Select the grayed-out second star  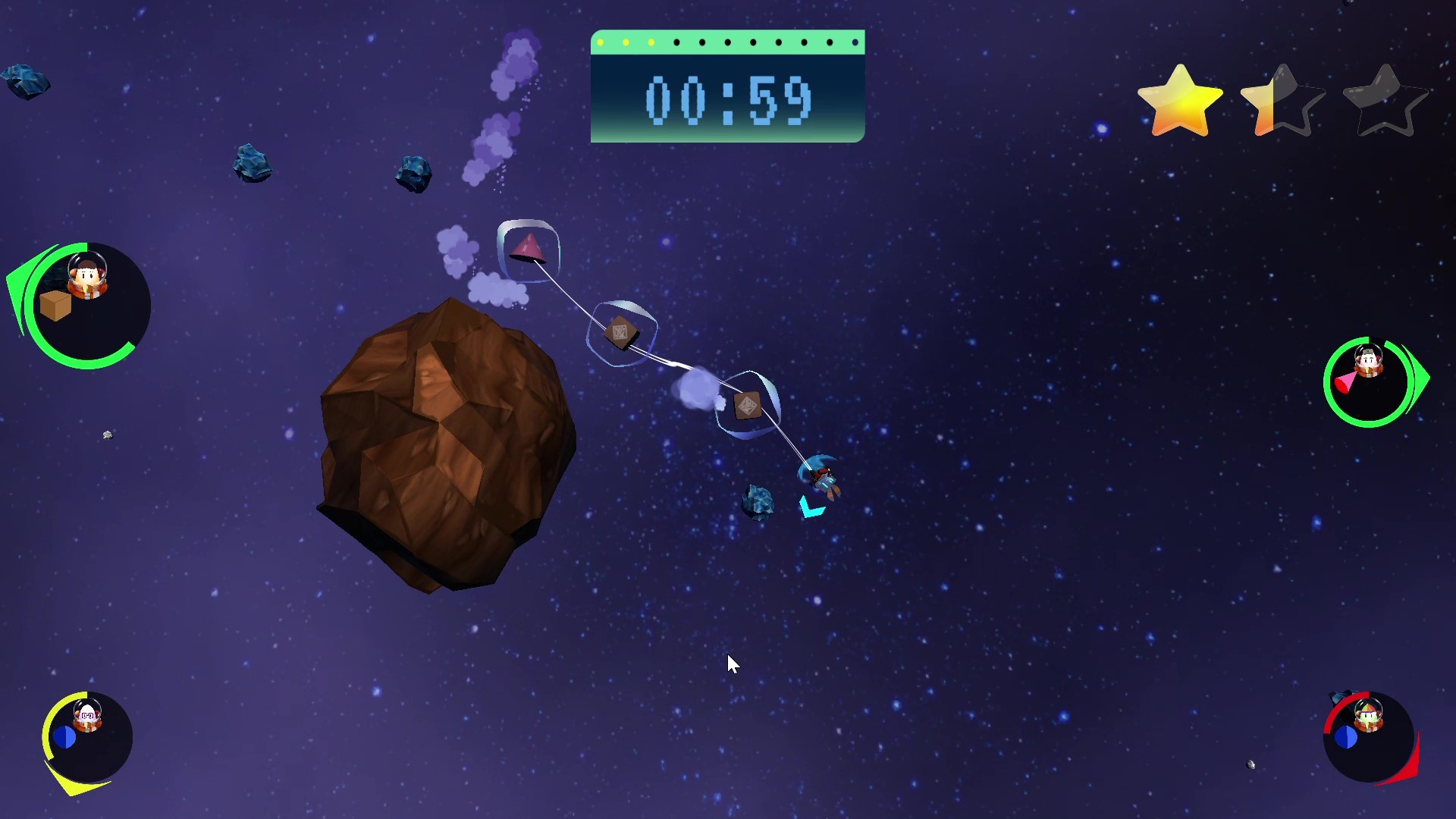tap(1282, 99)
